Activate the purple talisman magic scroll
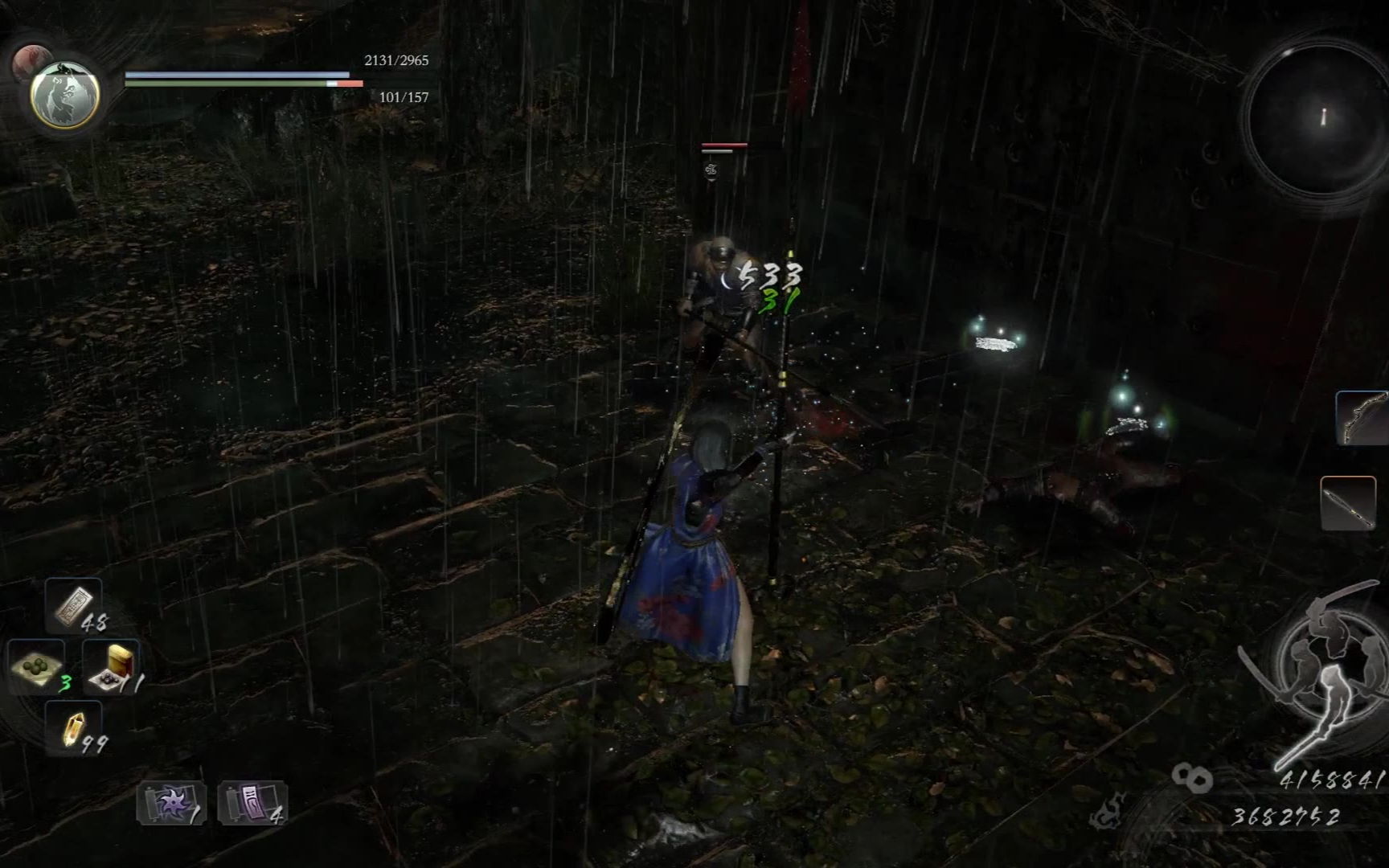 [x=252, y=803]
